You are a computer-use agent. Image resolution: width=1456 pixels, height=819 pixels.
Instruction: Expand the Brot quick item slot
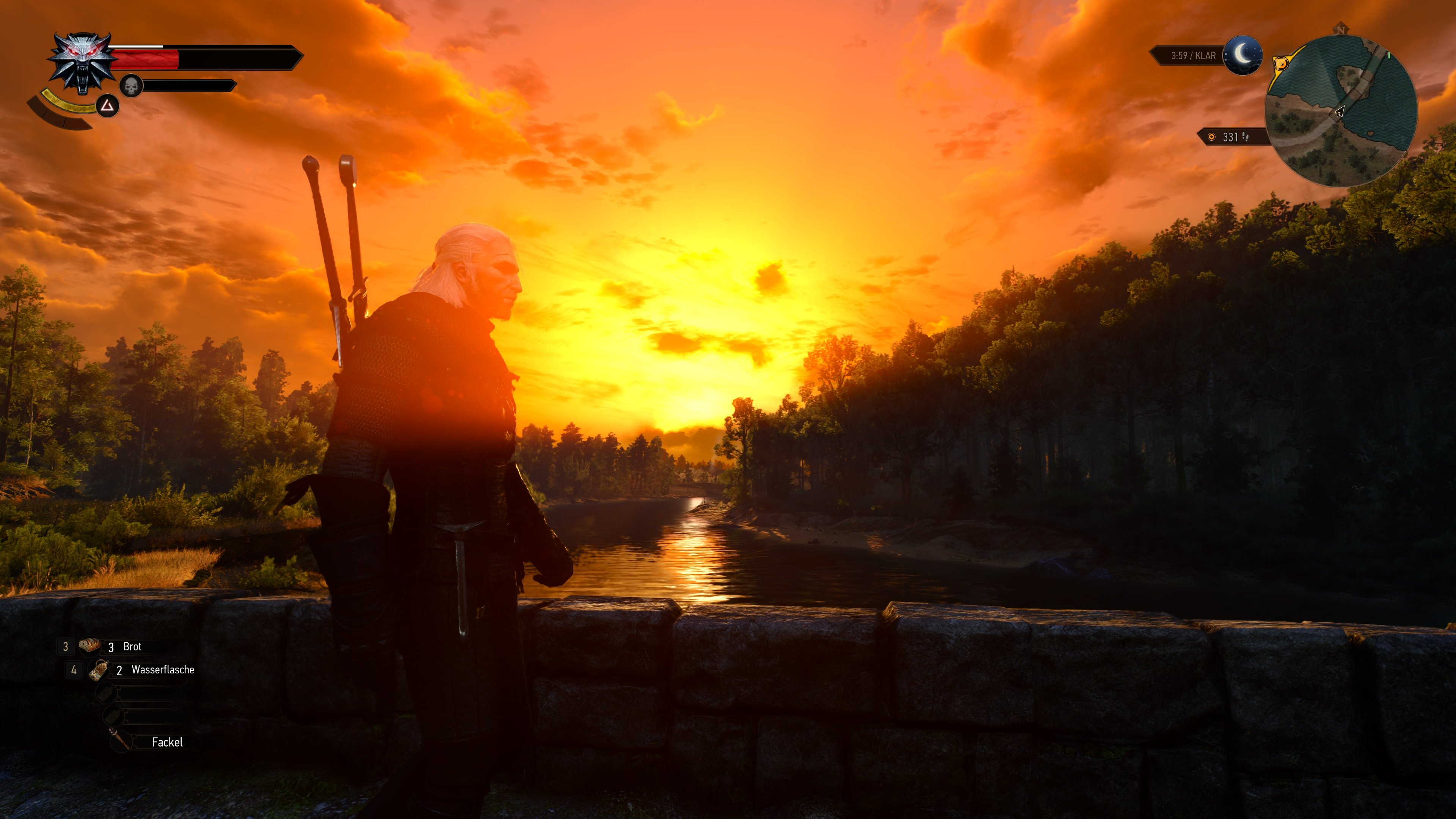[x=66, y=646]
